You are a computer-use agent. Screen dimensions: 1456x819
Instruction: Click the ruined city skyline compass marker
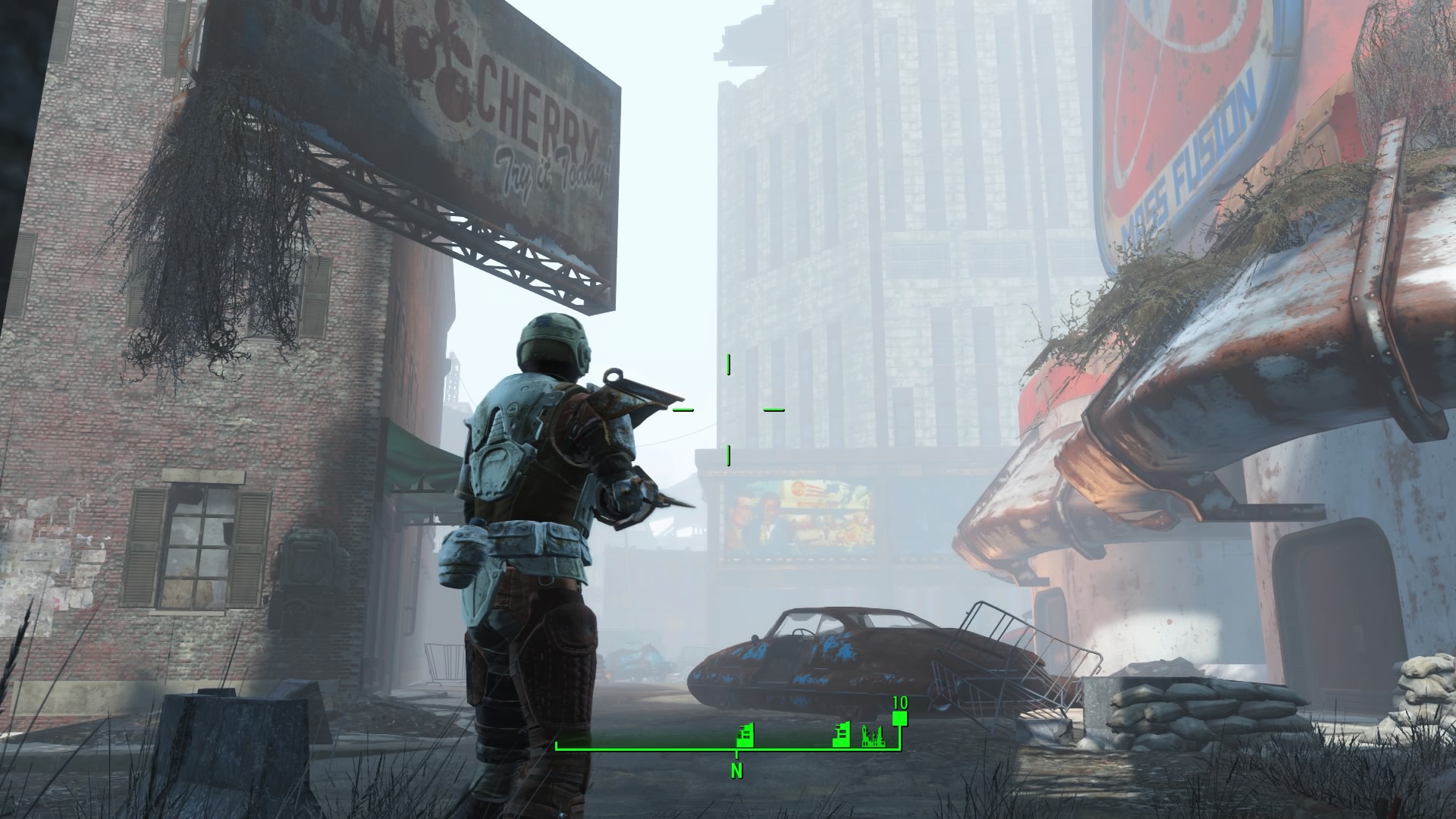coord(874,736)
